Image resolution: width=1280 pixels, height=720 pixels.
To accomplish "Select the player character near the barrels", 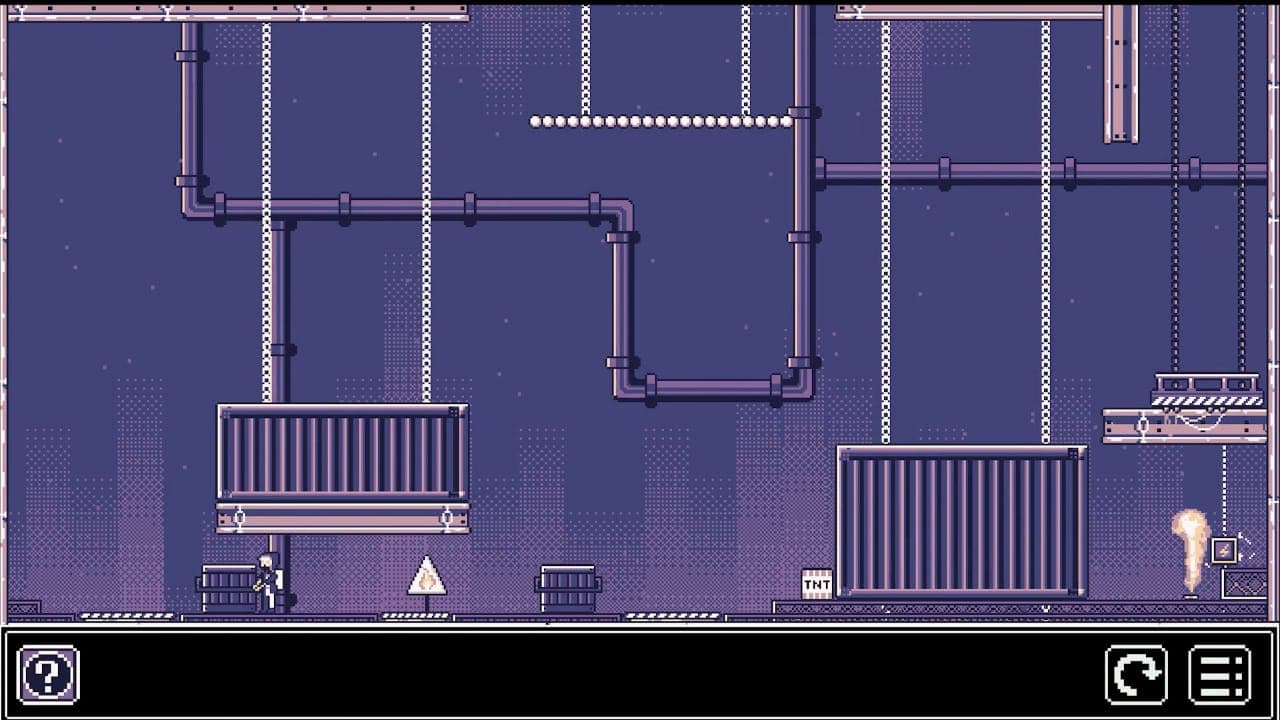I will pos(266,580).
